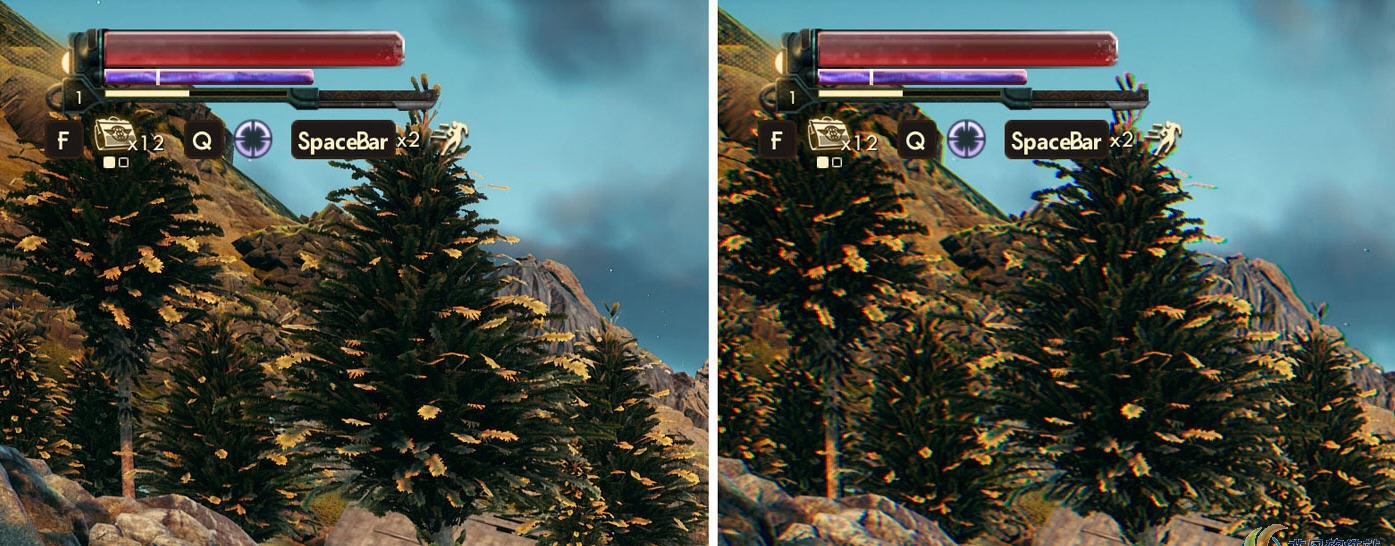Activate the time dilation crosshair icon in left screenshot
The height and width of the screenshot is (546, 1395).
pos(253,139)
